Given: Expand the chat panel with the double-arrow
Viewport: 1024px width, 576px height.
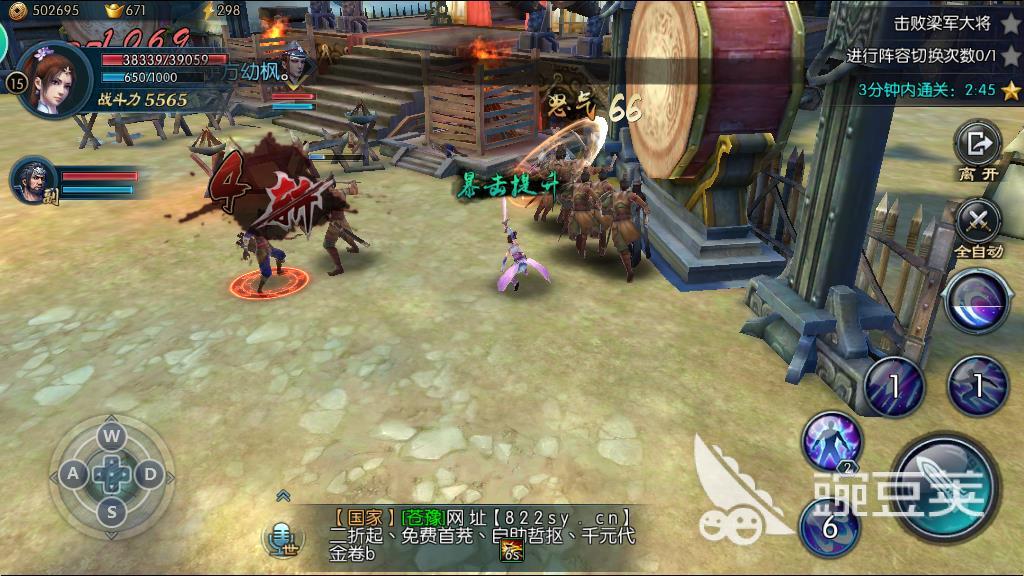Looking at the screenshot, I should [283, 495].
